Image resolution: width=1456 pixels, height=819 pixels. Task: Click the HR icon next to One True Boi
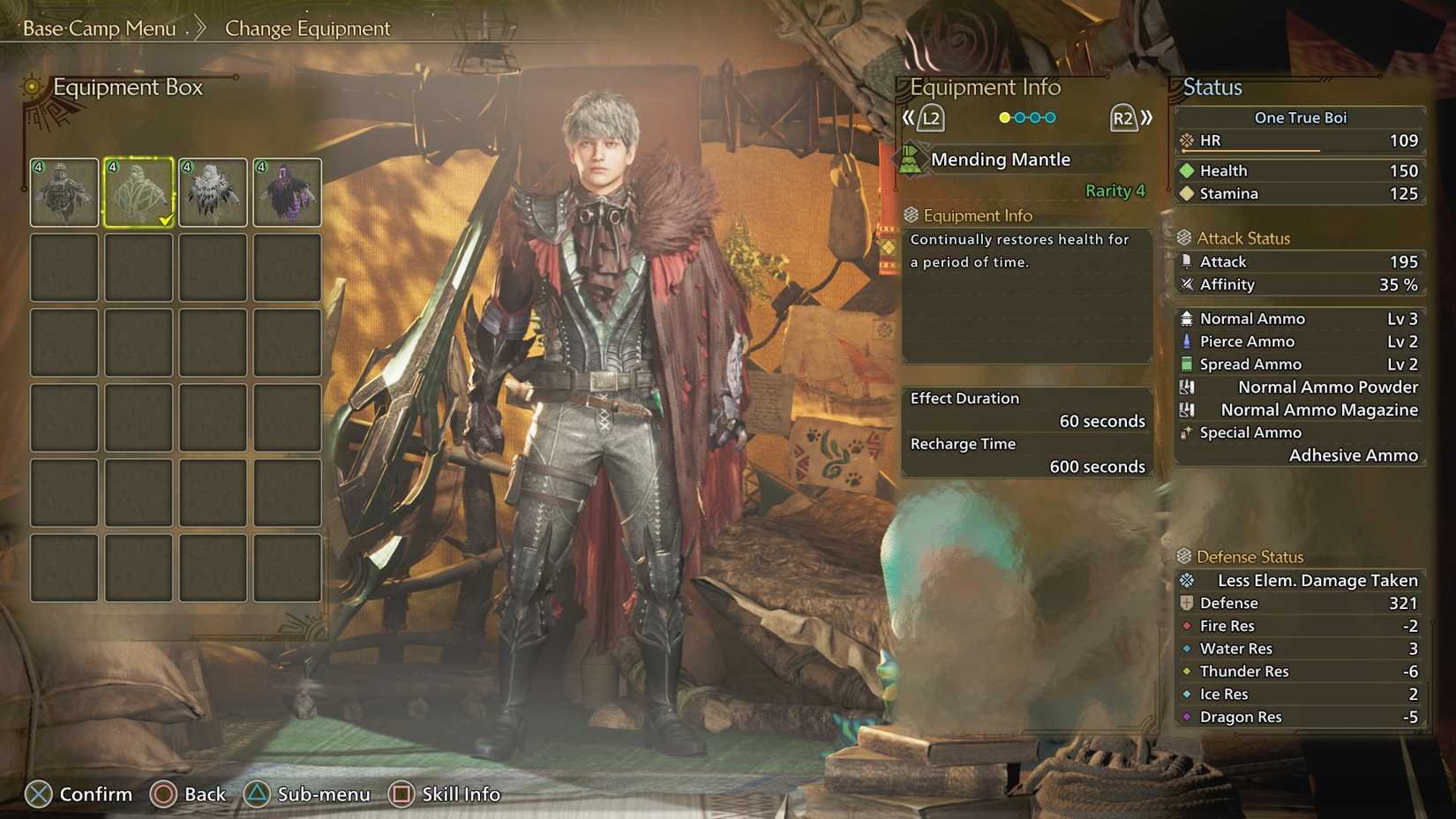pos(1186,139)
